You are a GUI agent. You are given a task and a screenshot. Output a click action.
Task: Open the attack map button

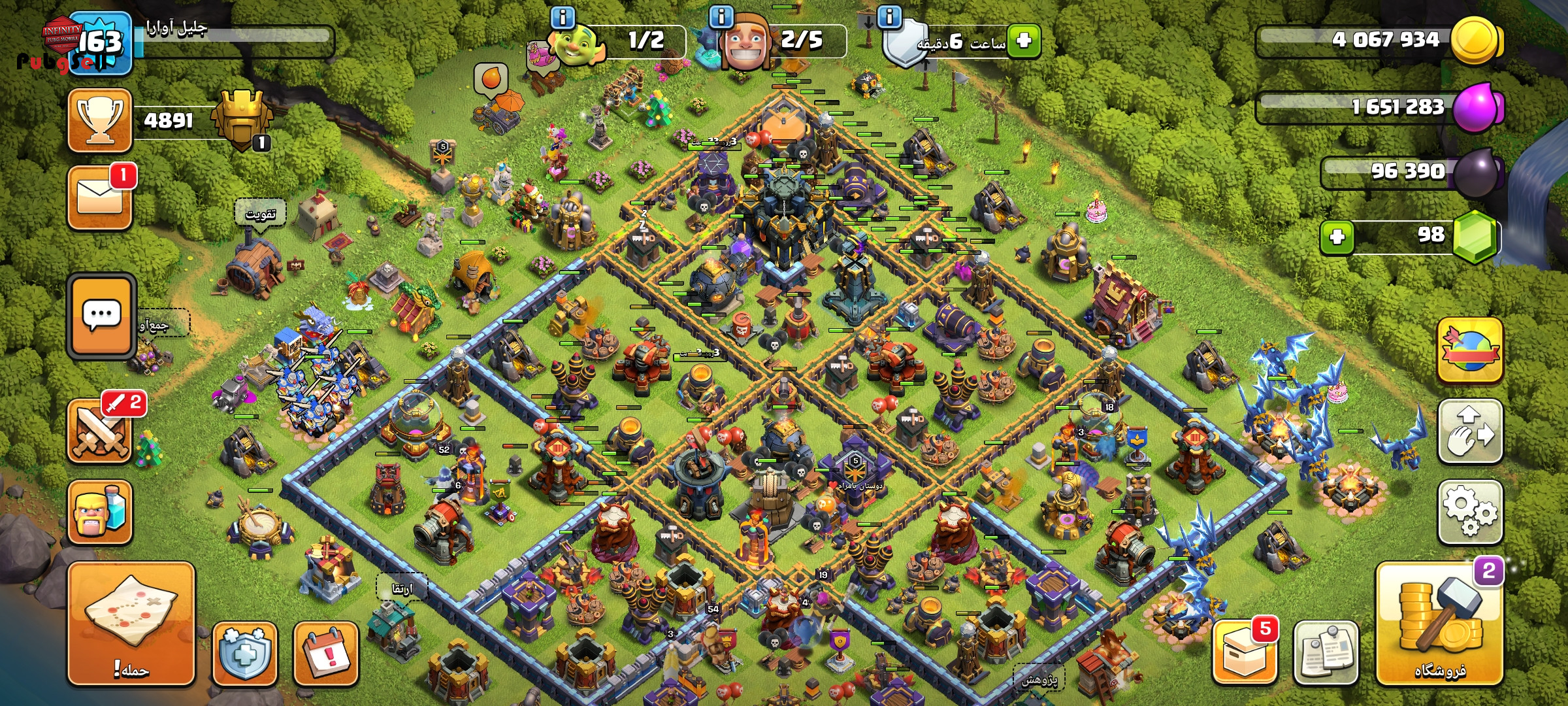(x=131, y=624)
